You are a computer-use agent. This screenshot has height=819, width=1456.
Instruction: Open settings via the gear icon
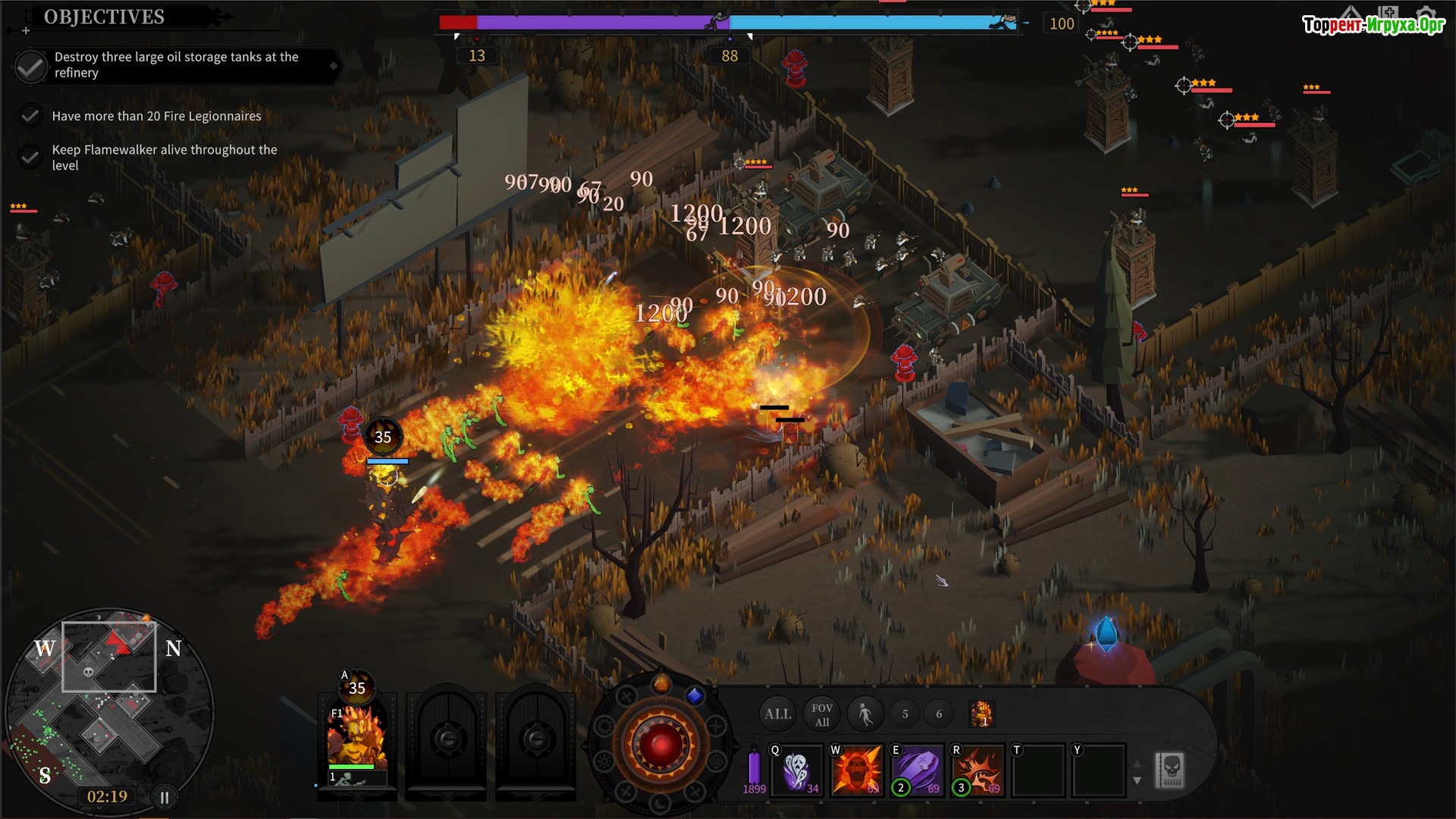1426,14
